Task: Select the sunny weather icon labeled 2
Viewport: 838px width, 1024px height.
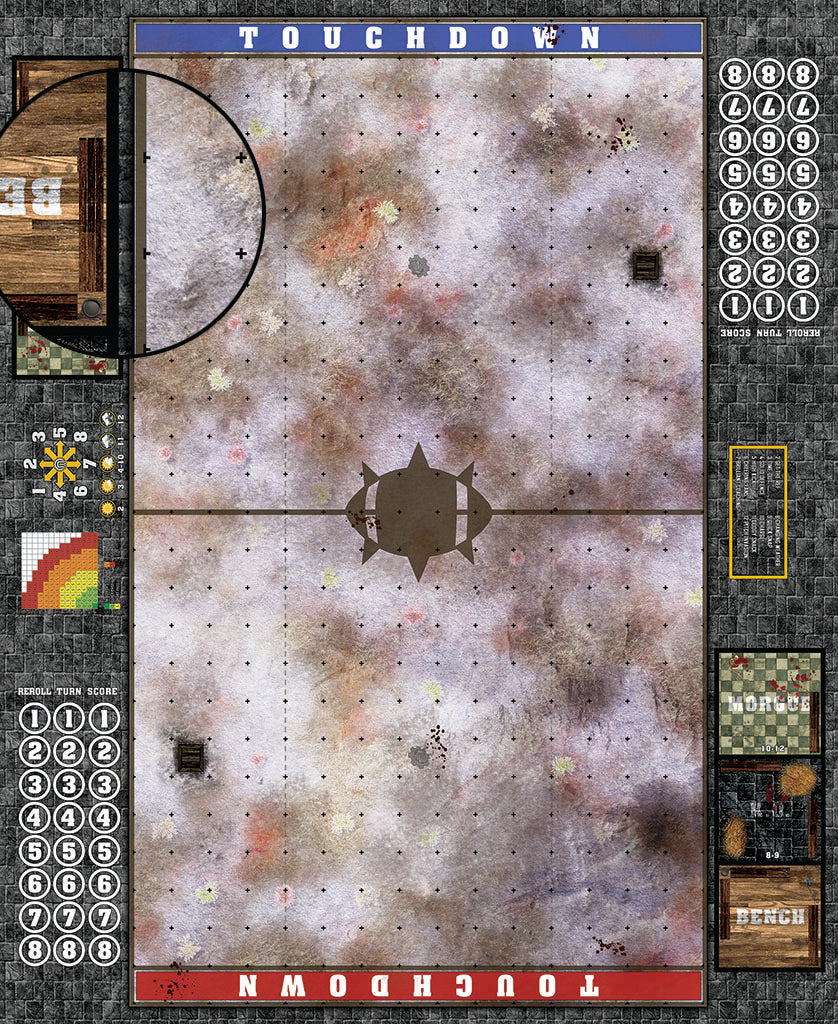Action: click(x=108, y=509)
